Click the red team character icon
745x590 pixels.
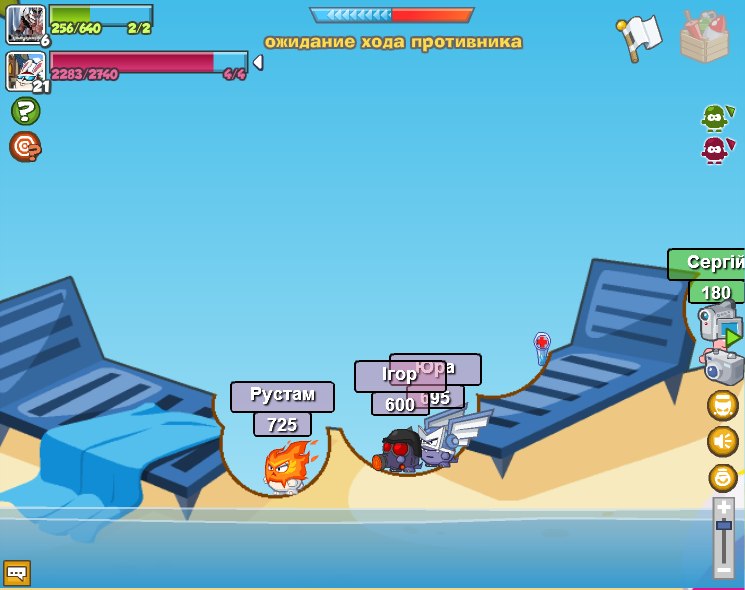pos(713,150)
